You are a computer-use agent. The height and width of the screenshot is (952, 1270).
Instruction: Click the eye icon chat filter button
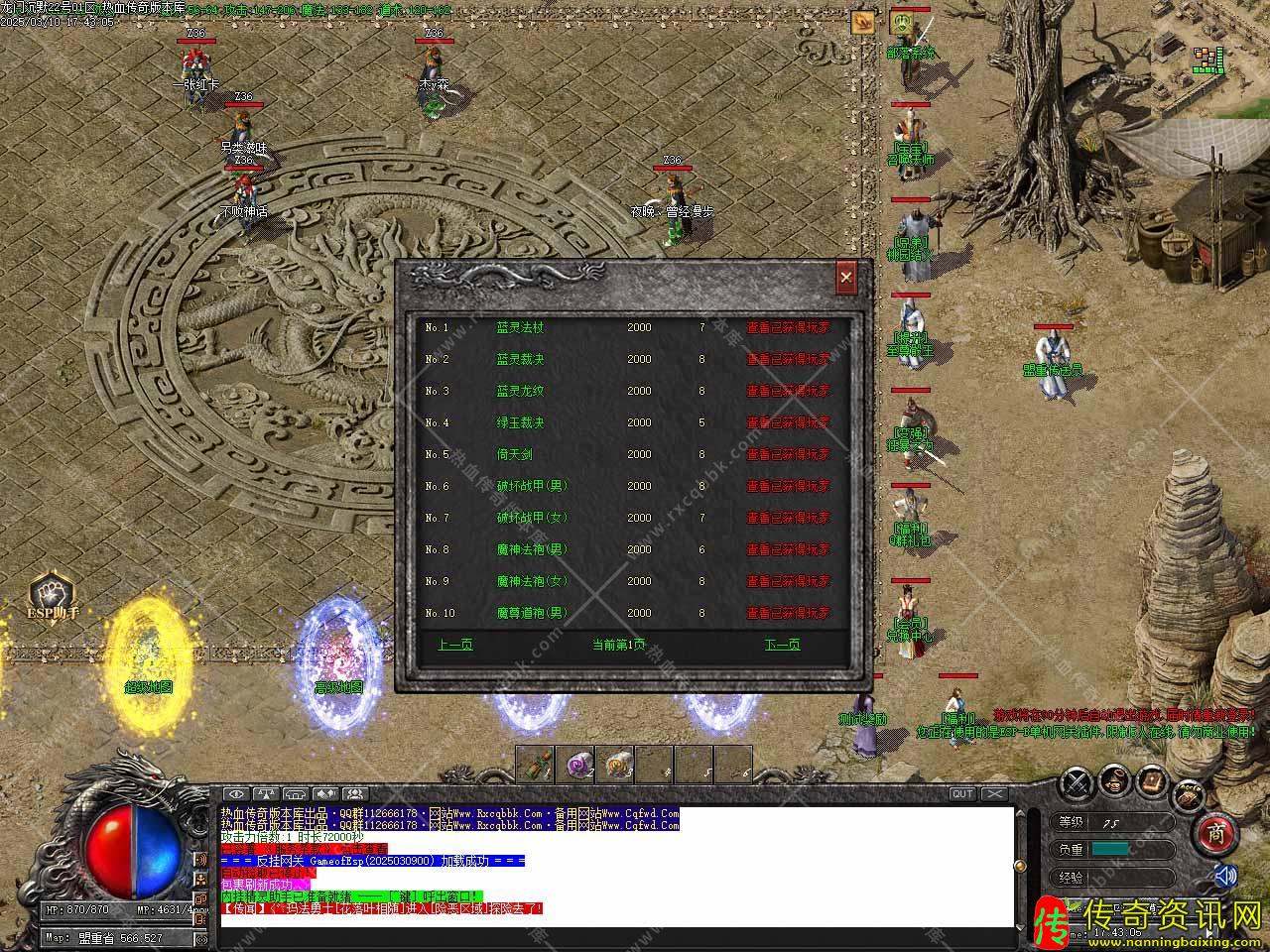(235, 793)
